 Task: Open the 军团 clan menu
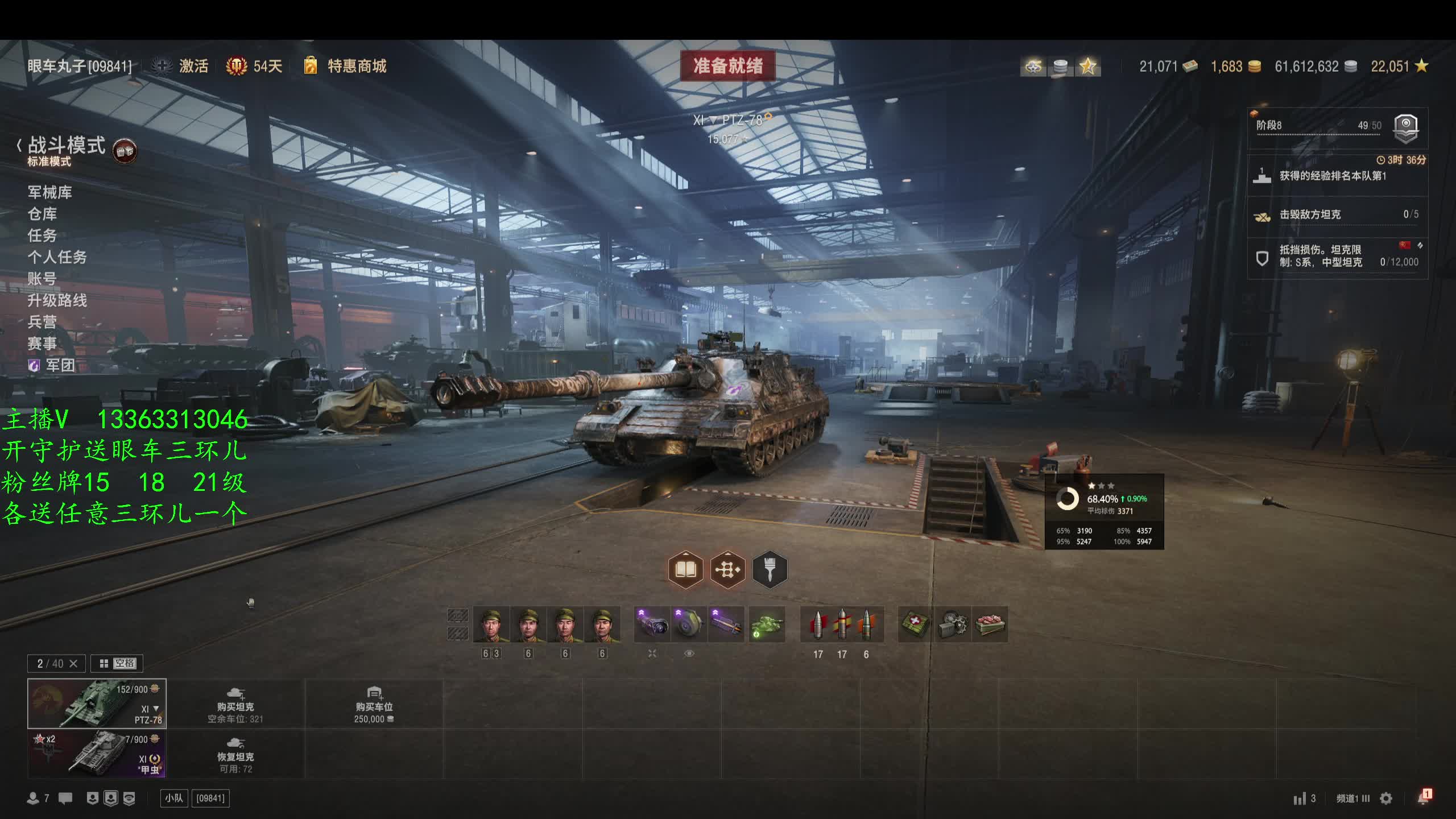click(x=60, y=365)
